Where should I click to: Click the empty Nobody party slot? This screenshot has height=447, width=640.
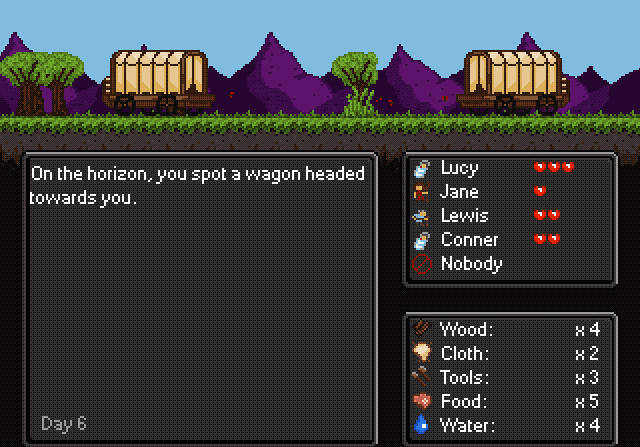tap(470, 264)
